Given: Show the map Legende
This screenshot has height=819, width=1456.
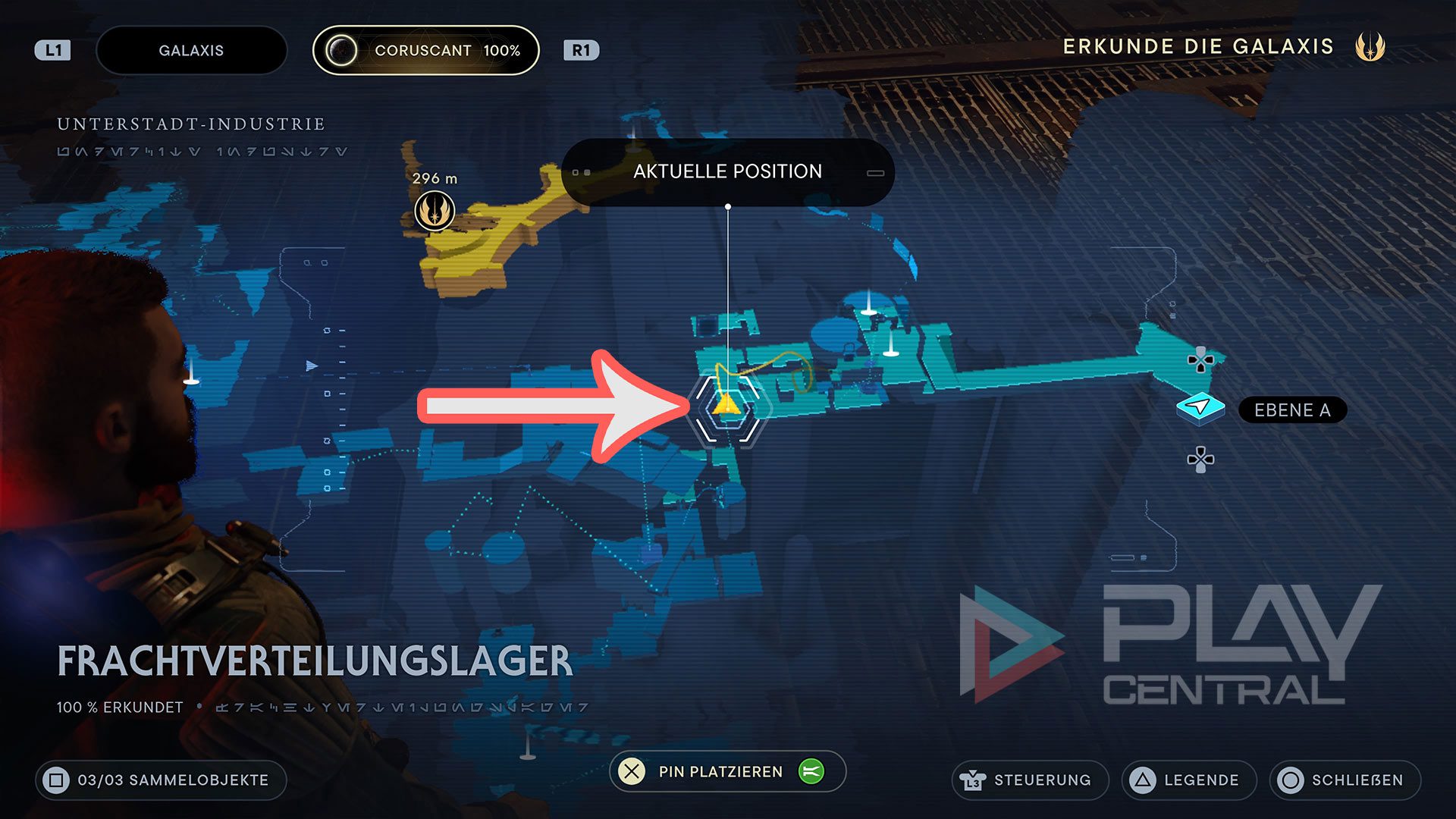Looking at the screenshot, I should pos(1188,780).
